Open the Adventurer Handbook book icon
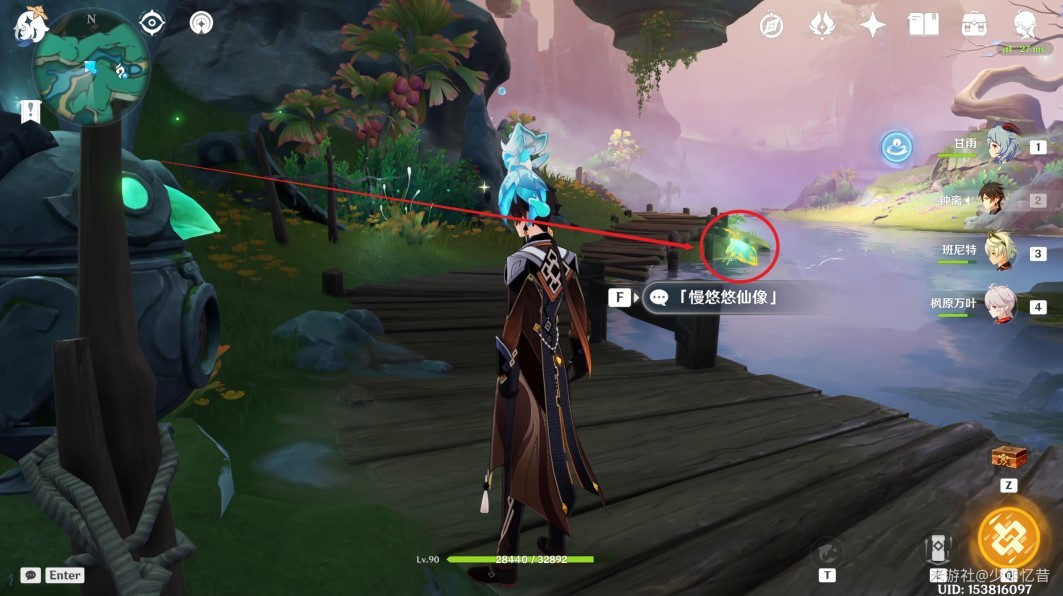 [923, 26]
